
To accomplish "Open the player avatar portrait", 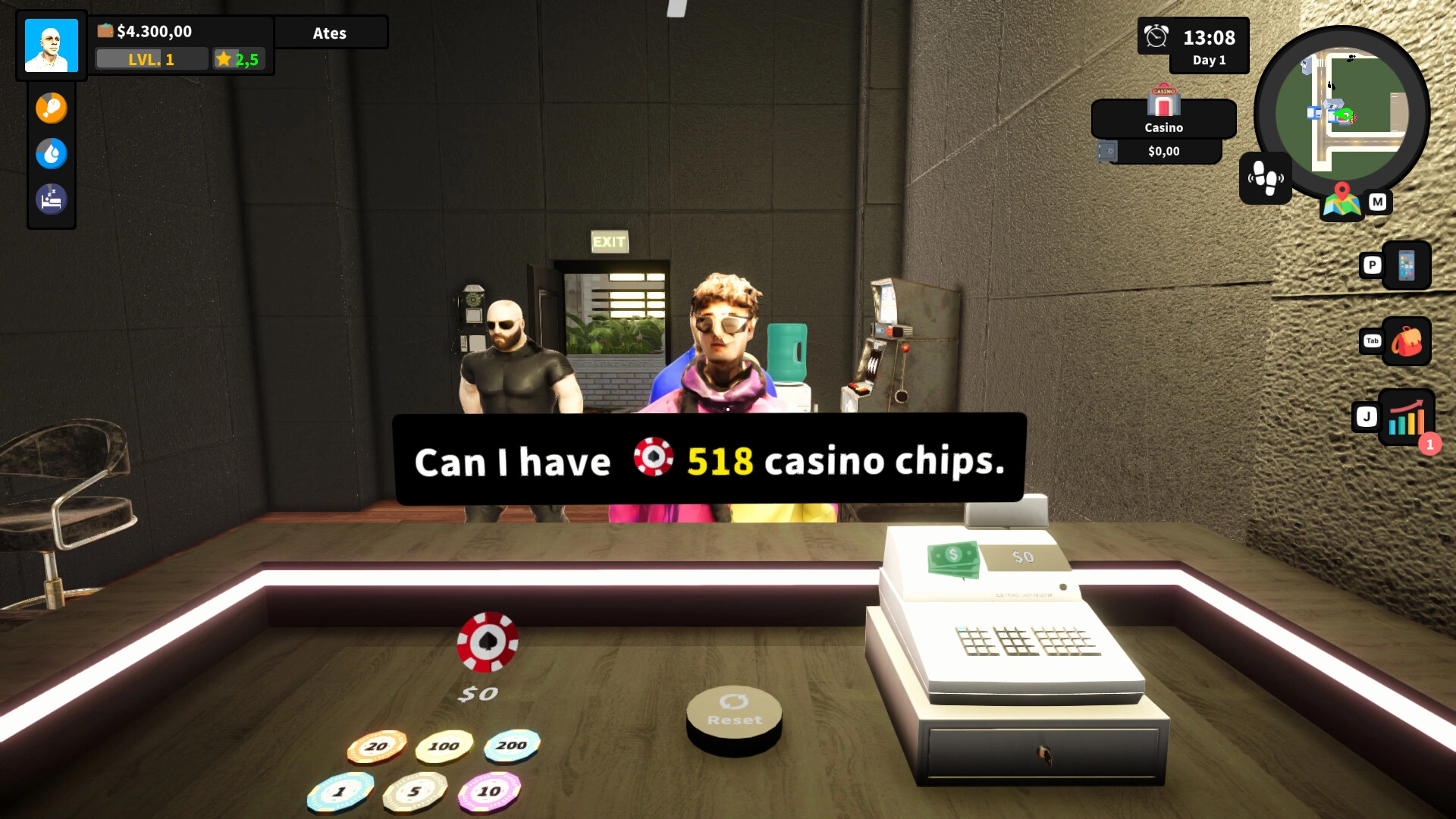I will (x=51, y=45).
